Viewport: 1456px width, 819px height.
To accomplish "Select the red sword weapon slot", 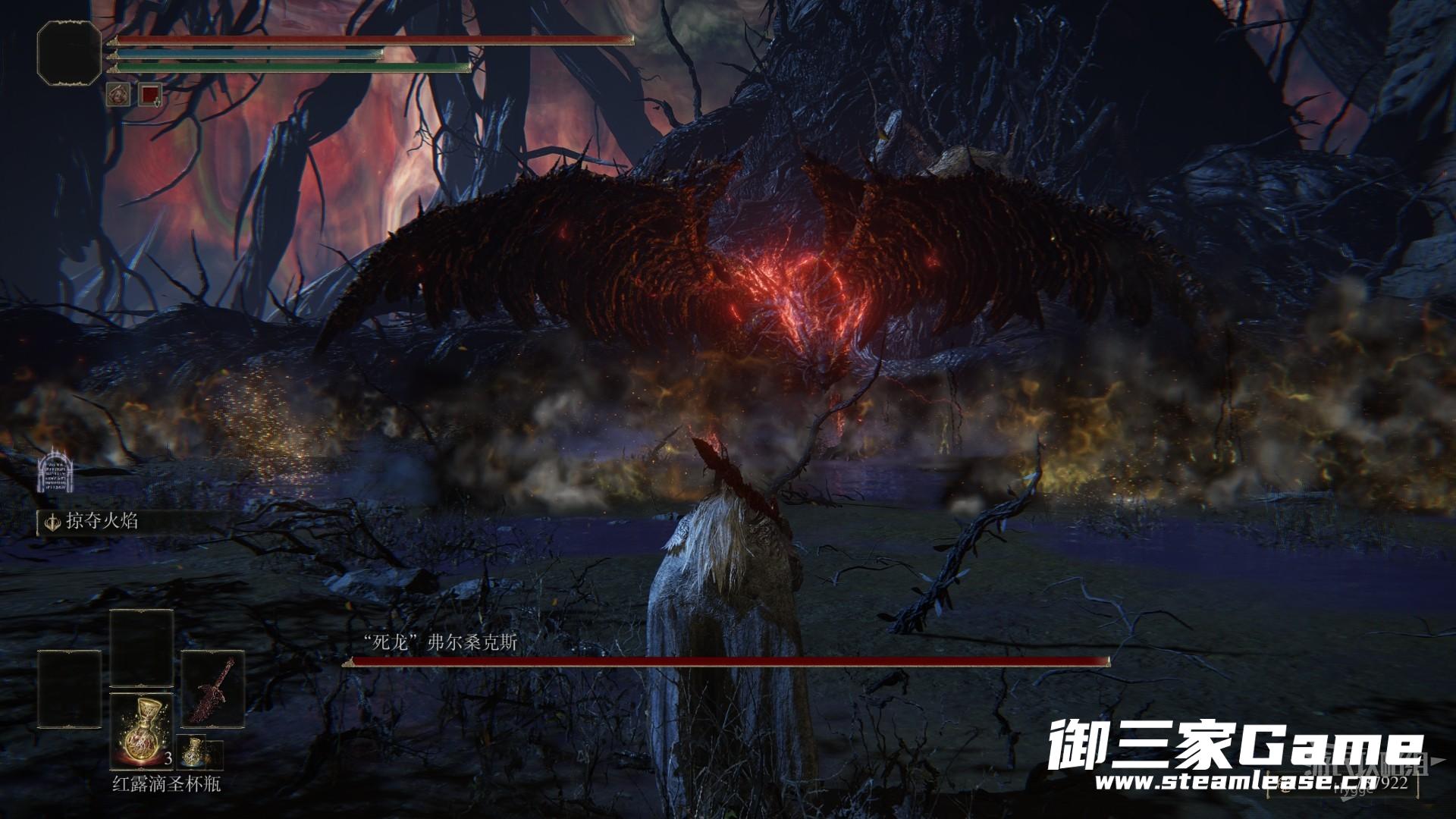I will 213,690.
